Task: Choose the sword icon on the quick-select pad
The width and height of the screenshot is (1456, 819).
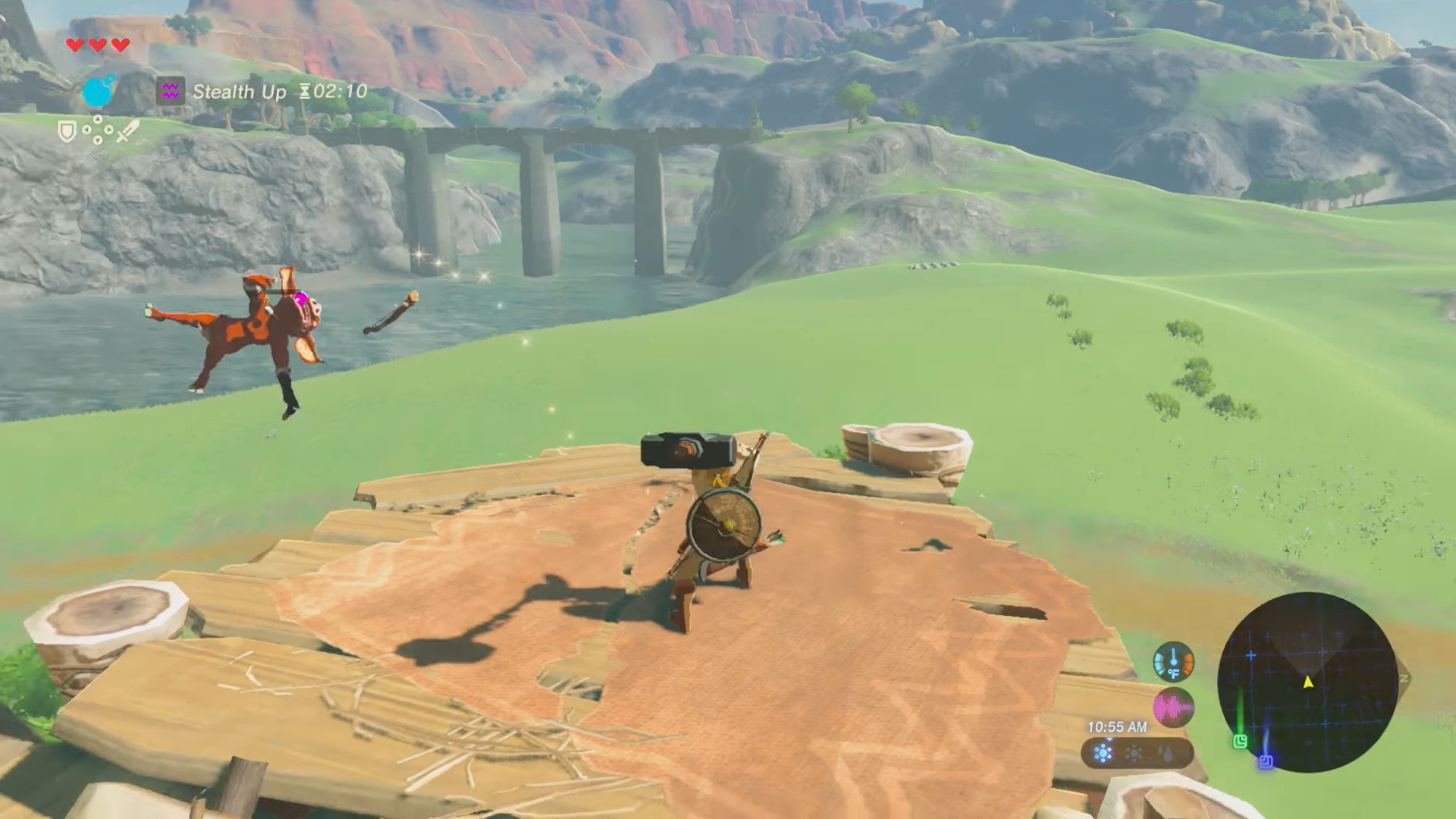Action: pyautogui.click(x=127, y=131)
